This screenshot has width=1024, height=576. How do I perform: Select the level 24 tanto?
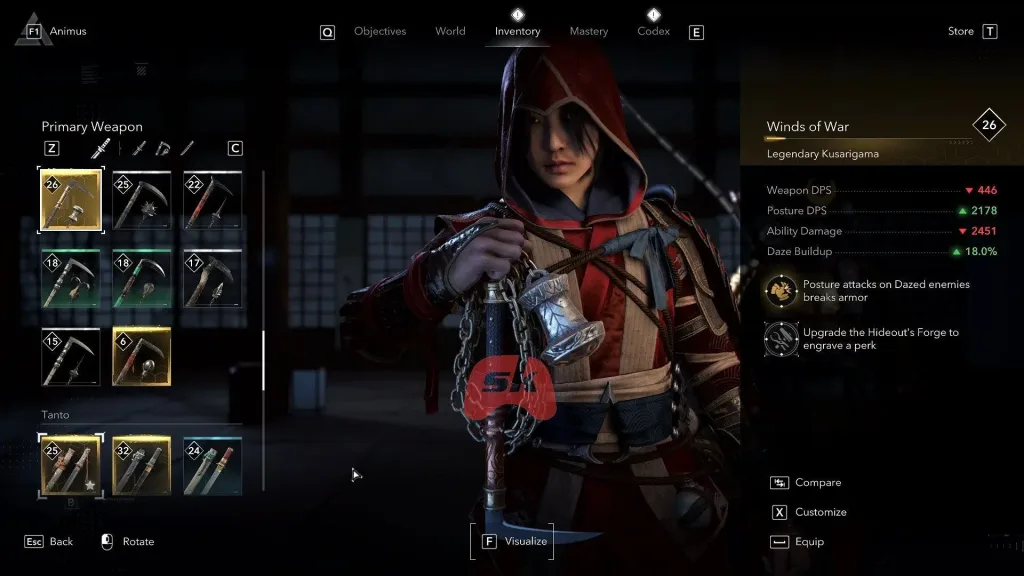point(212,465)
